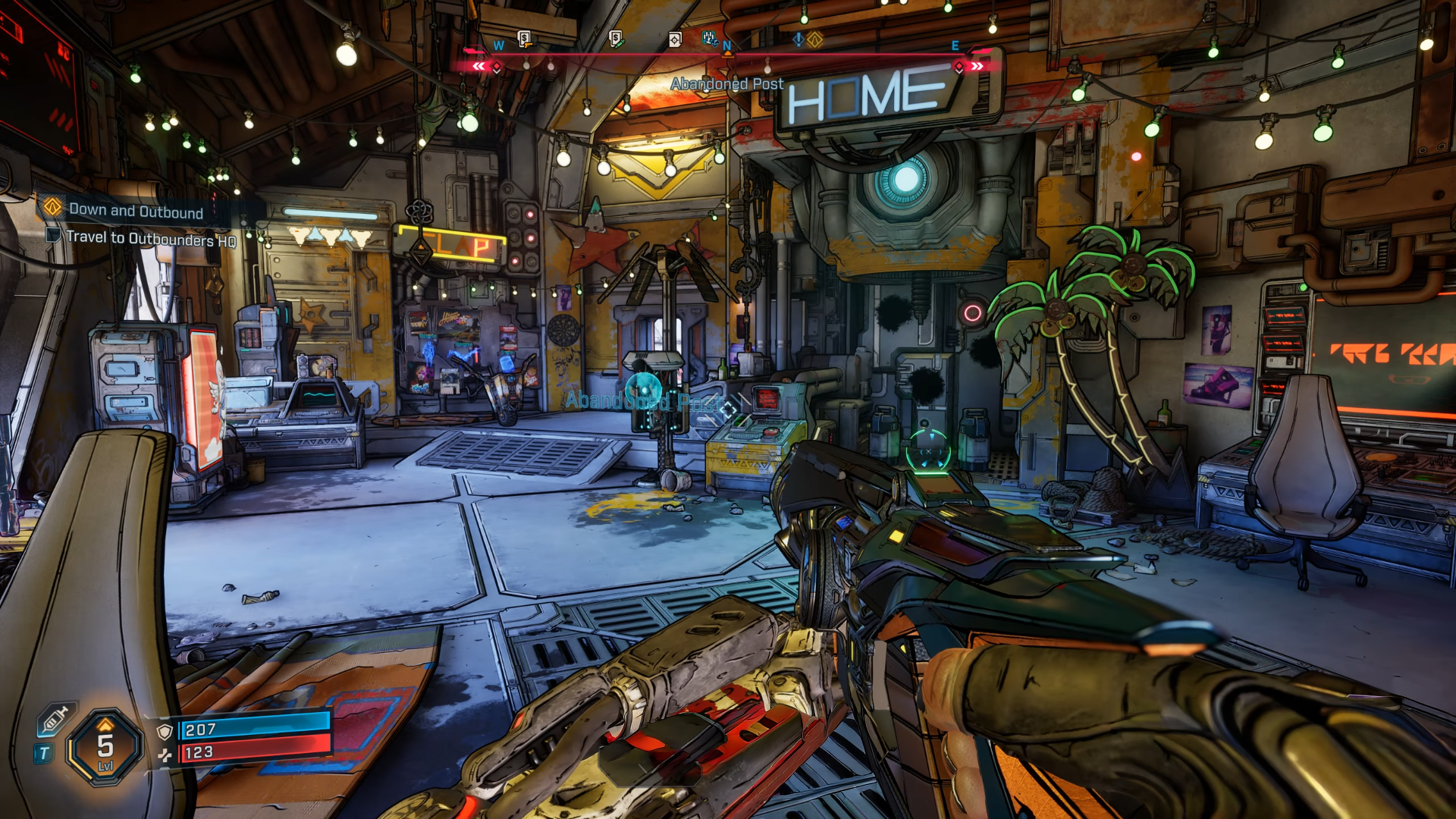Select the level 5 badge emblem
Viewport: 1456px width, 819px height.
(105, 747)
